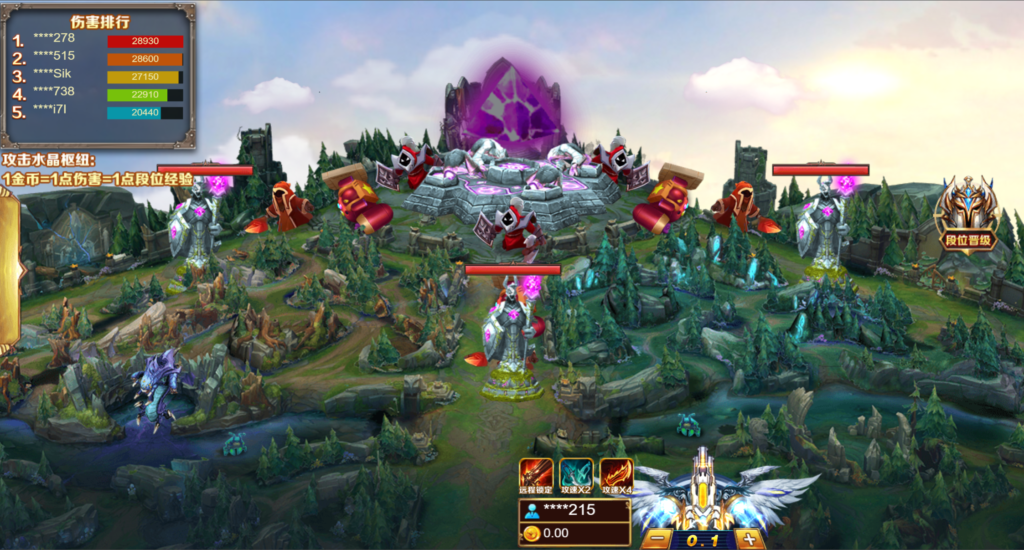1024x550 pixels.
Task: Increase the bet with the plus button
Action: [x=749, y=539]
